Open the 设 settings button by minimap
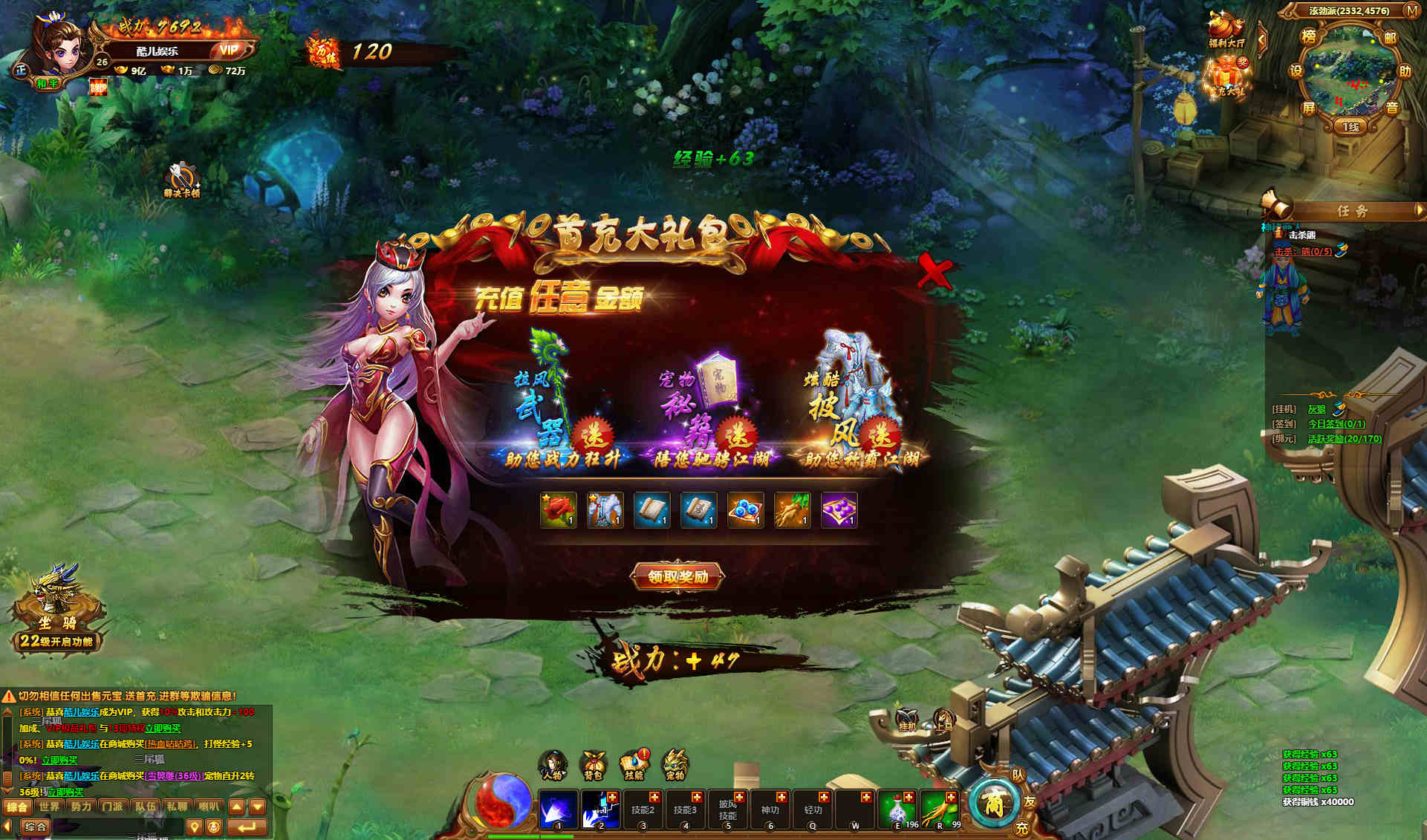The image size is (1427, 840). 1296,71
